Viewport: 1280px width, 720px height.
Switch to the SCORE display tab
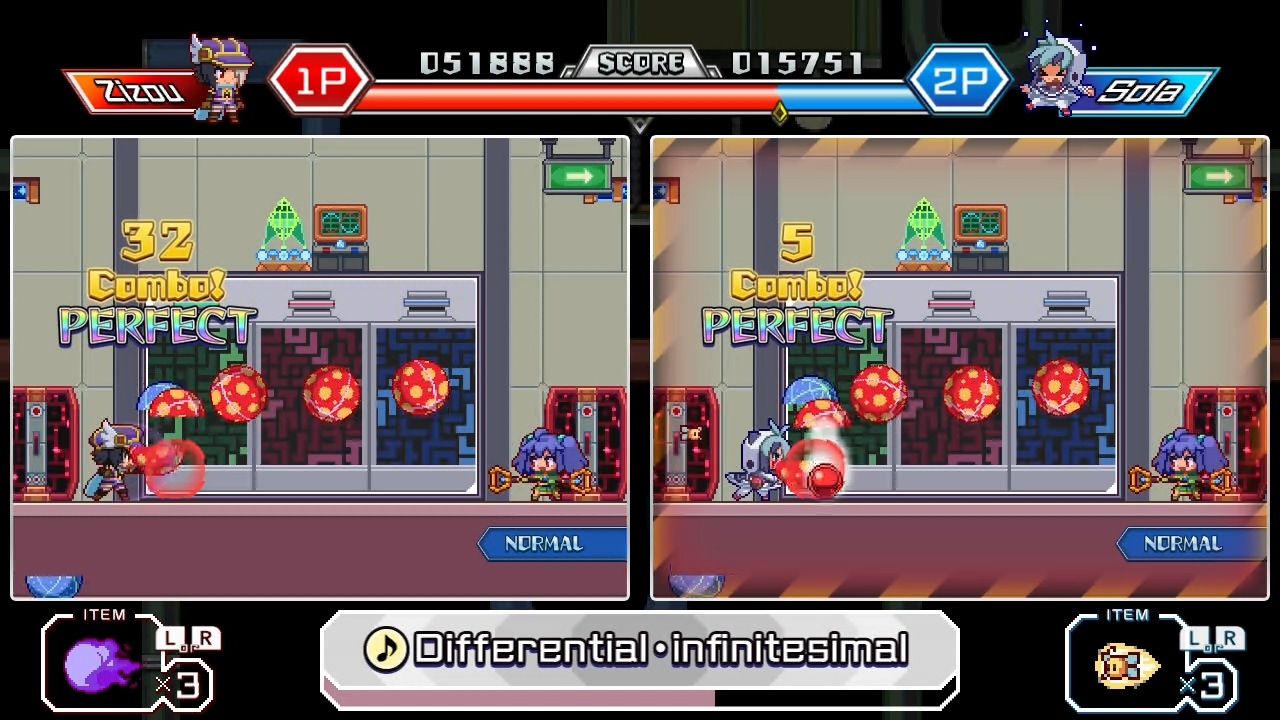(x=640, y=62)
